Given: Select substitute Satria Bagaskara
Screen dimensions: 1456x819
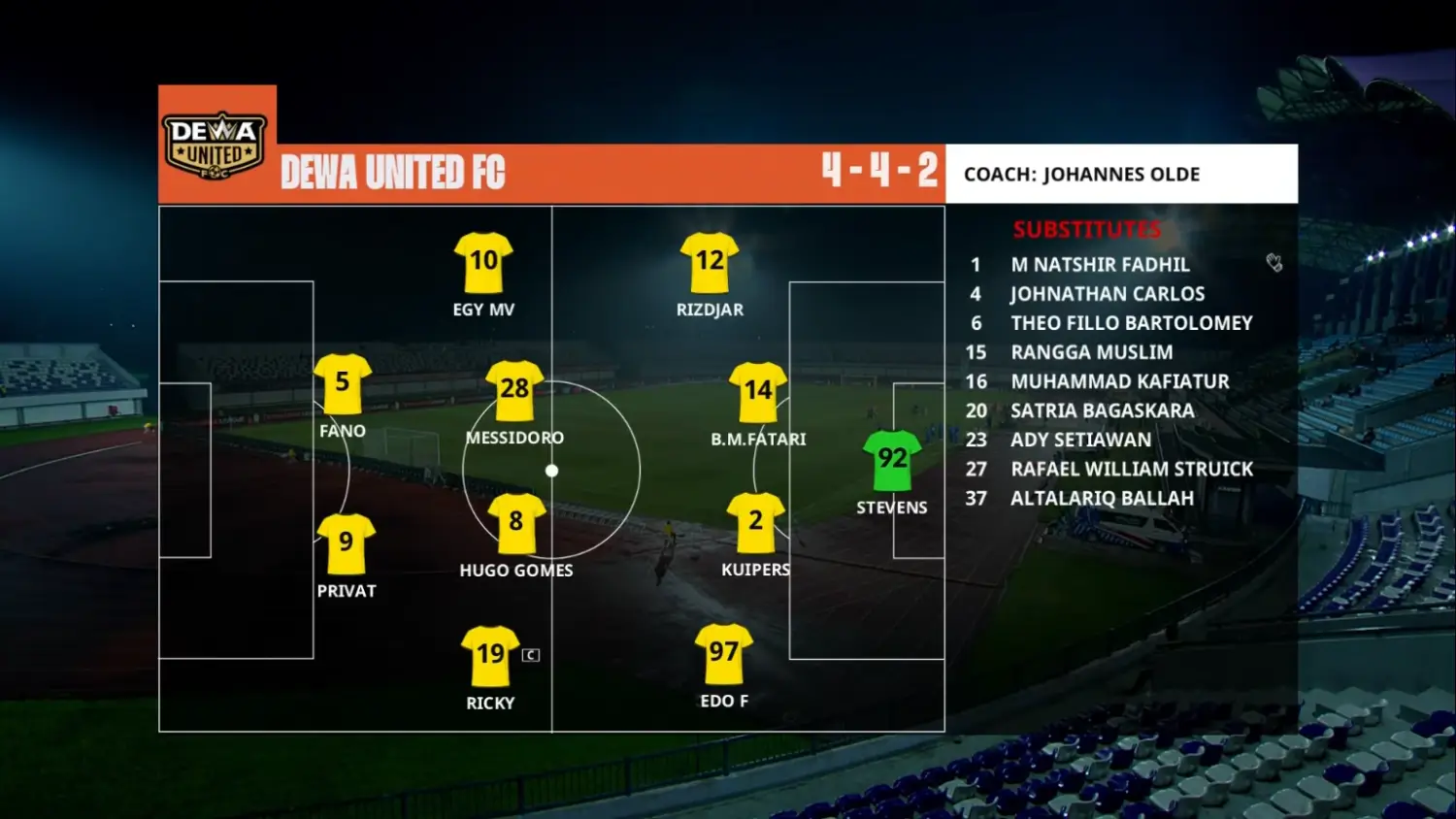Looking at the screenshot, I should click(1102, 410).
